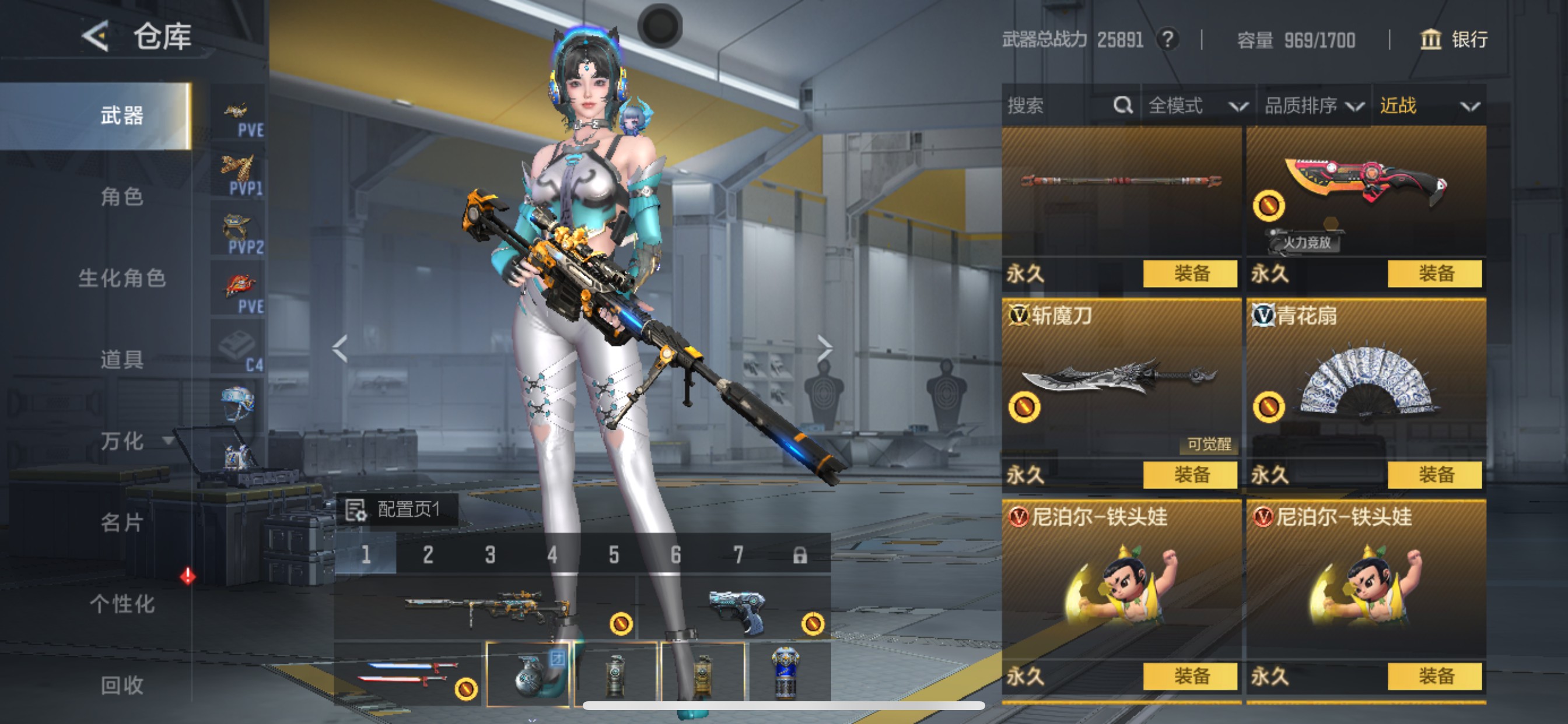The image size is (1568, 724).
Task: Open the 生化角色 category
Action: click(x=122, y=278)
